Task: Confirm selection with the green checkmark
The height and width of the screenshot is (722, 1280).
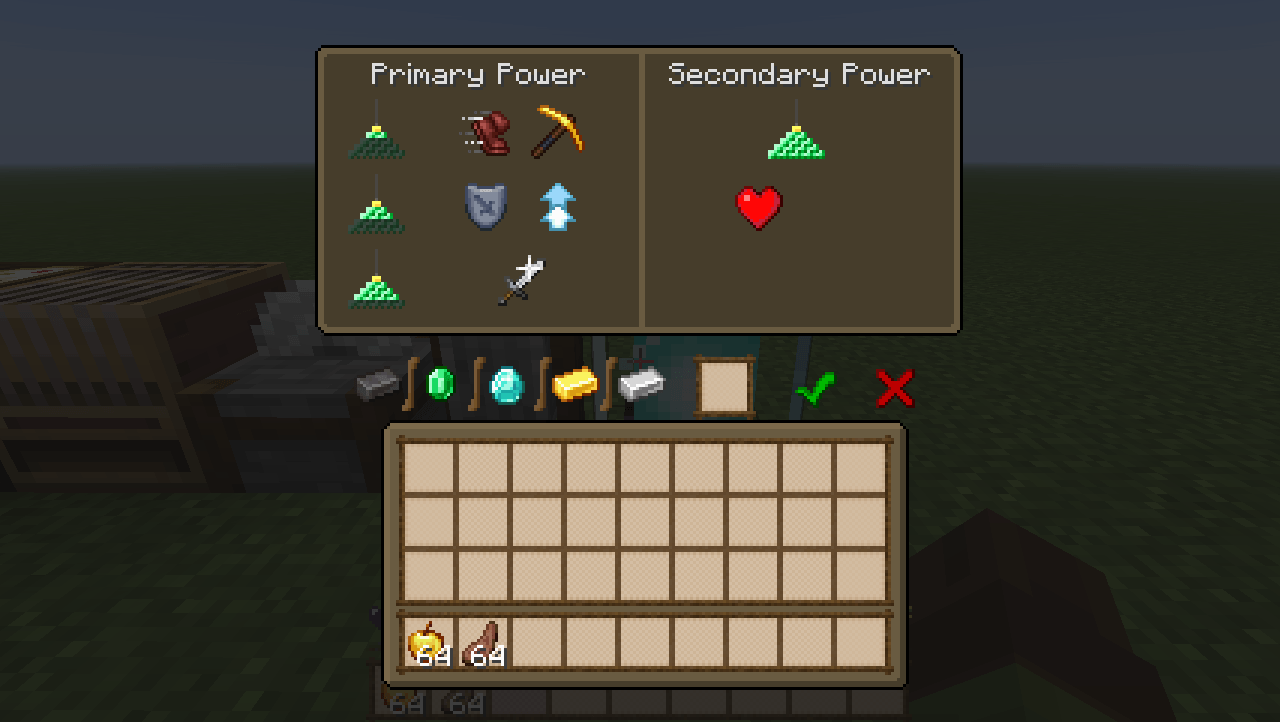Action: tap(815, 389)
